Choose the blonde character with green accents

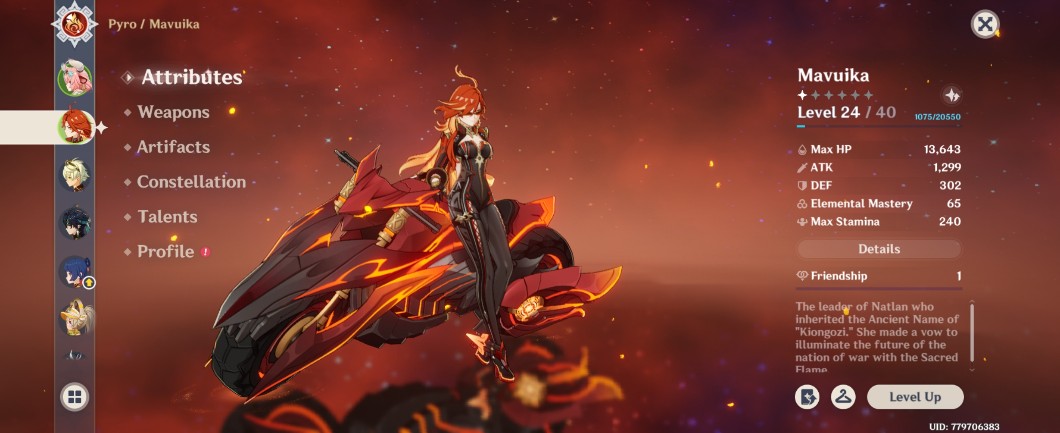click(75, 174)
